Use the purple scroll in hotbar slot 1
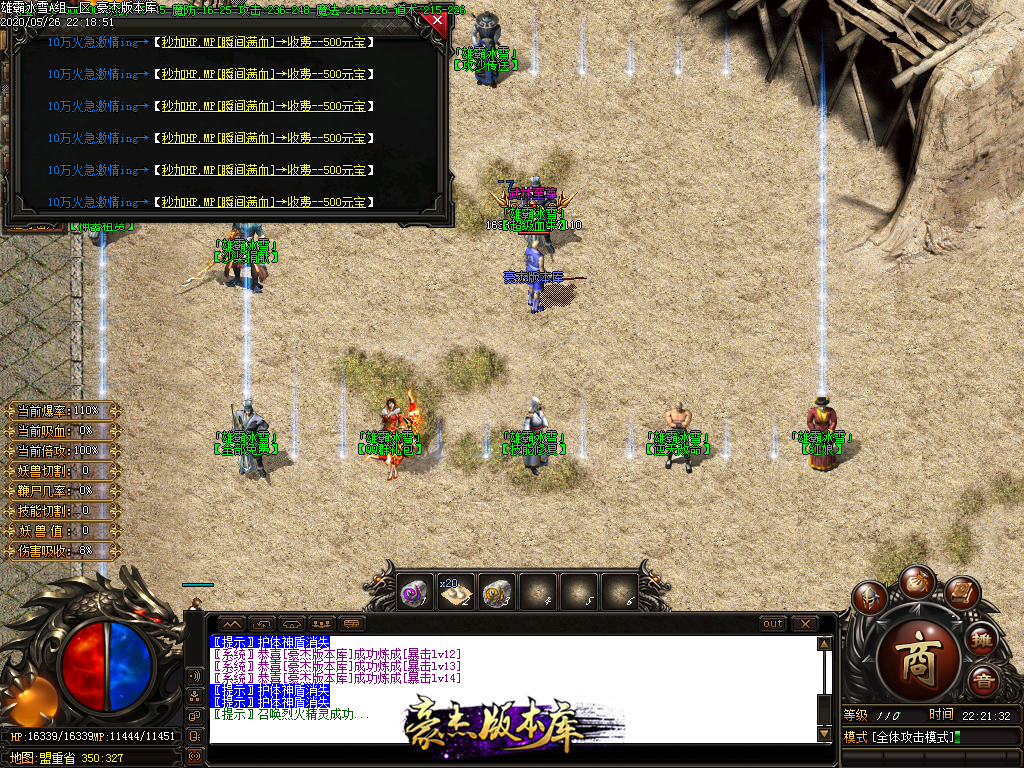 point(414,593)
